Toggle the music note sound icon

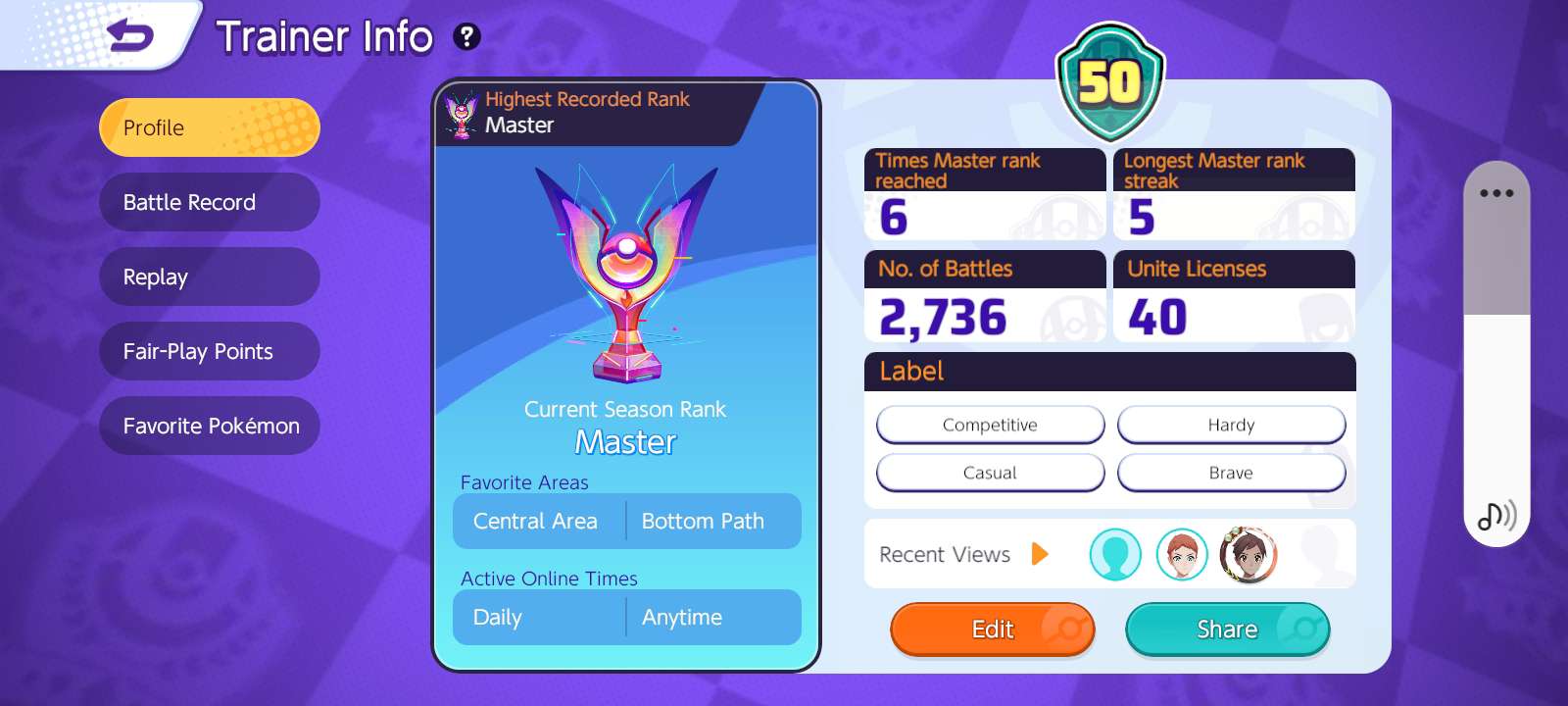pyautogui.click(x=1496, y=515)
